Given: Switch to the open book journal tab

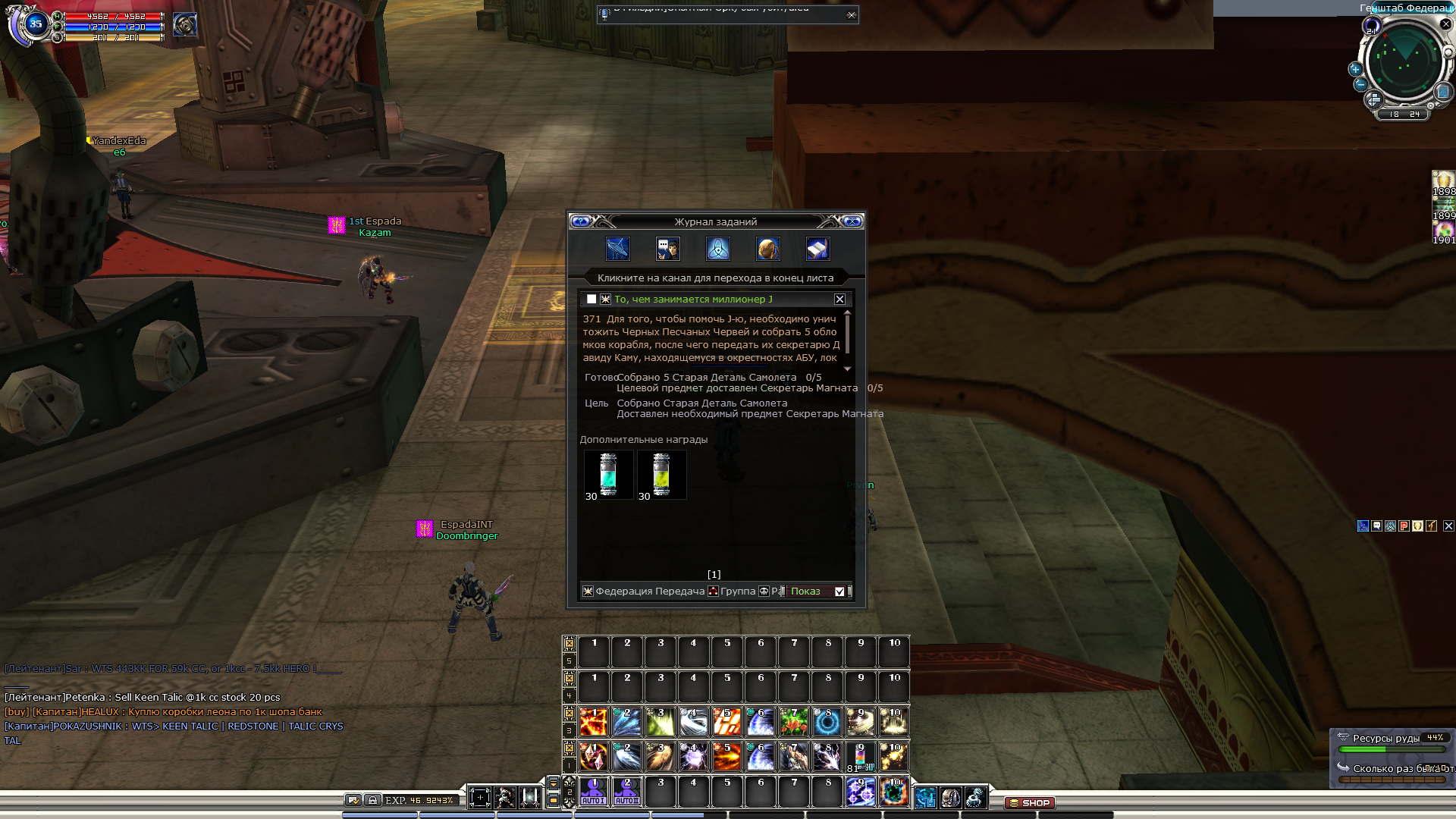Looking at the screenshot, I should [x=817, y=249].
